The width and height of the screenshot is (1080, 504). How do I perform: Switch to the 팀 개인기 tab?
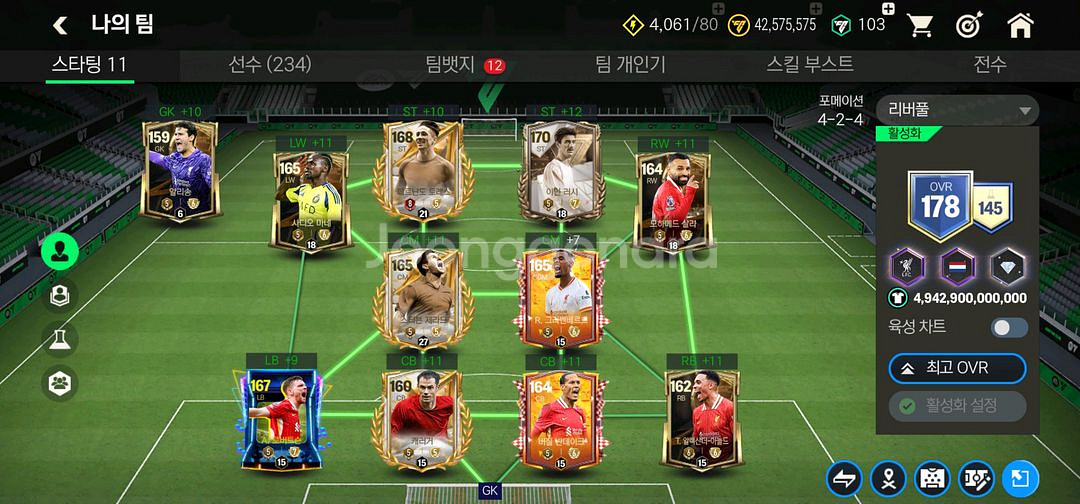click(630, 65)
